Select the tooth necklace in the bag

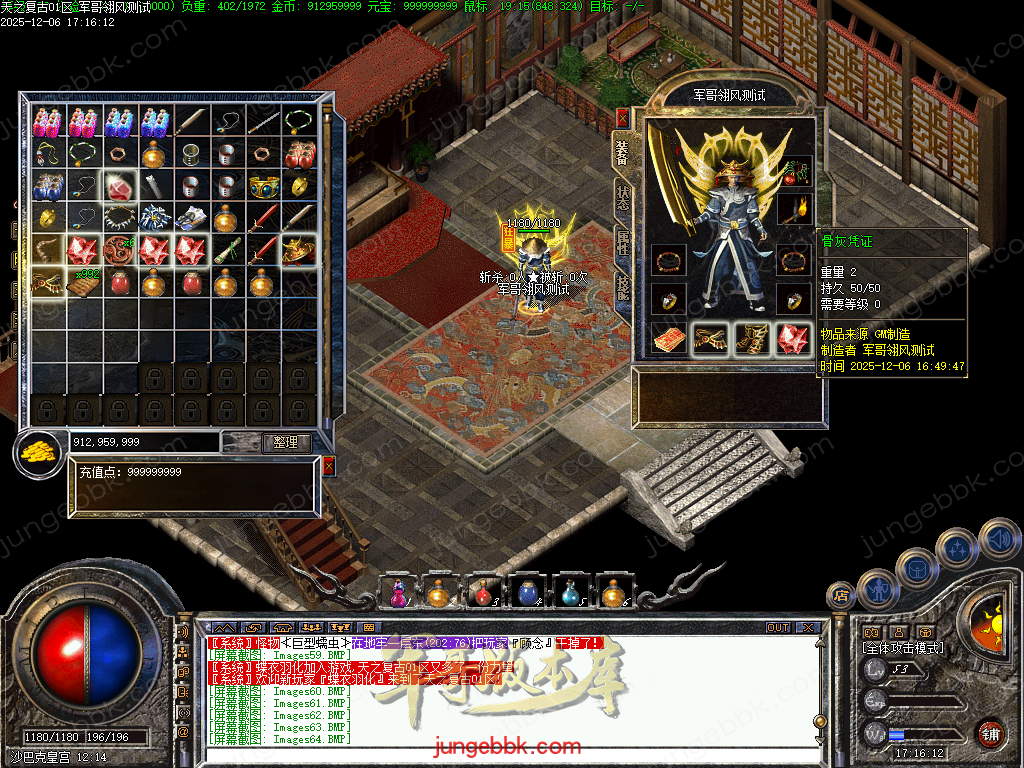click(x=121, y=219)
